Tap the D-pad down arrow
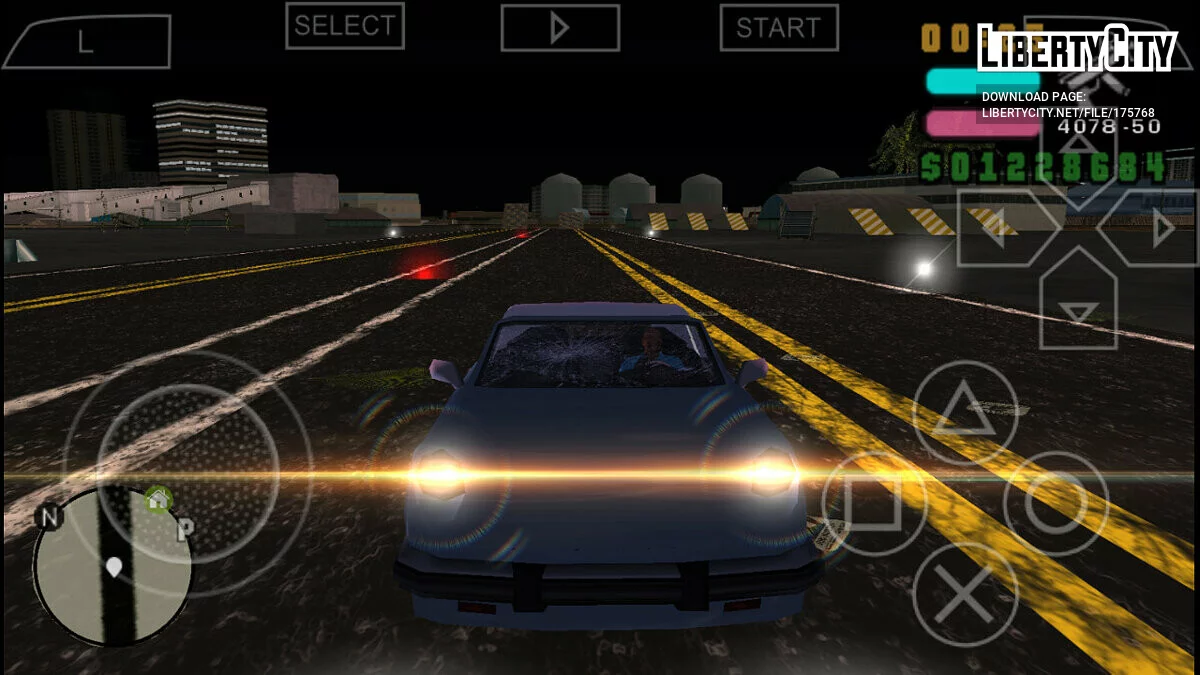Viewport: 1200px width, 675px height. [1078, 301]
